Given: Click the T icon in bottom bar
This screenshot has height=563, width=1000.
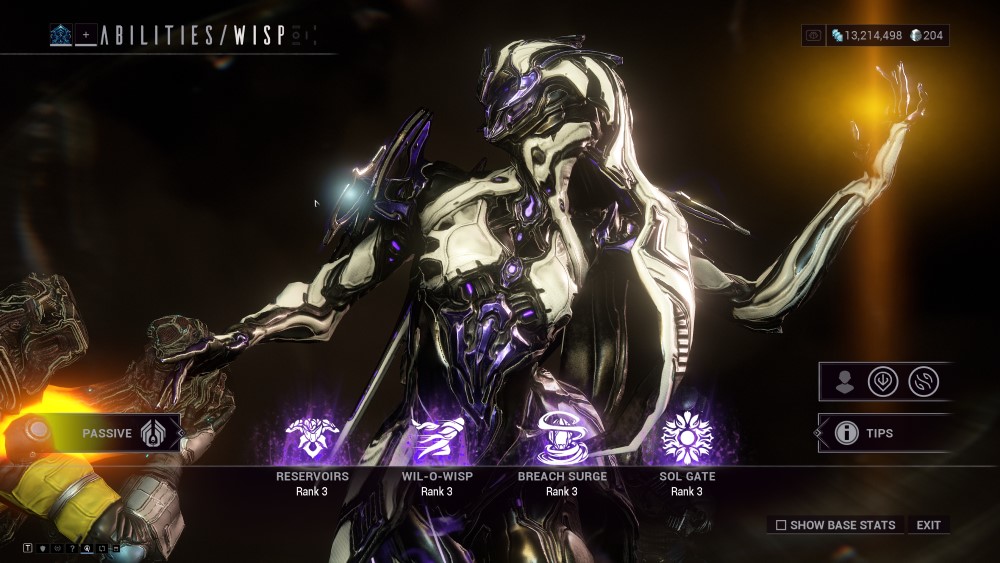Looking at the screenshot, I should [x=28, y=548].
